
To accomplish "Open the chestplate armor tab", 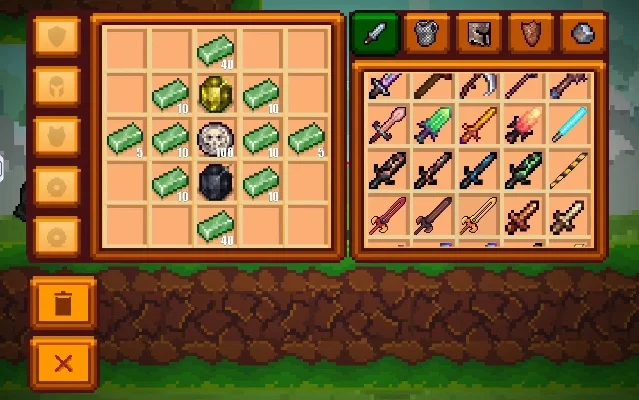I will point(427,34).
